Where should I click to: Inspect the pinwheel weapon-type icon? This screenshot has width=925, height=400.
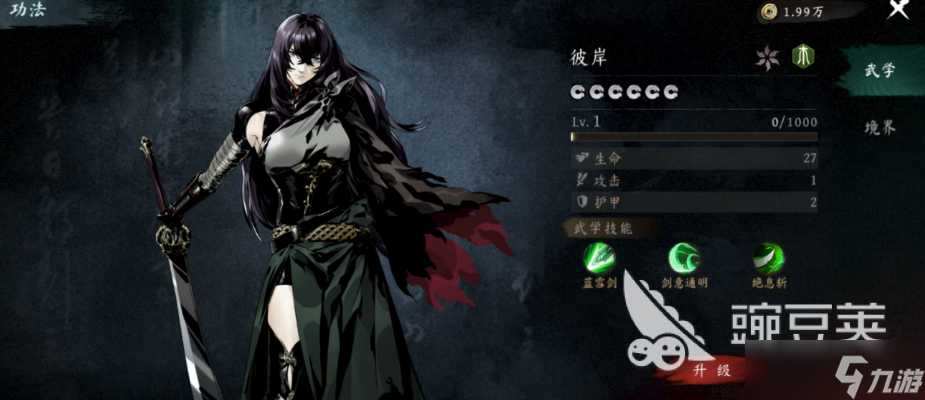pos(767,57)
